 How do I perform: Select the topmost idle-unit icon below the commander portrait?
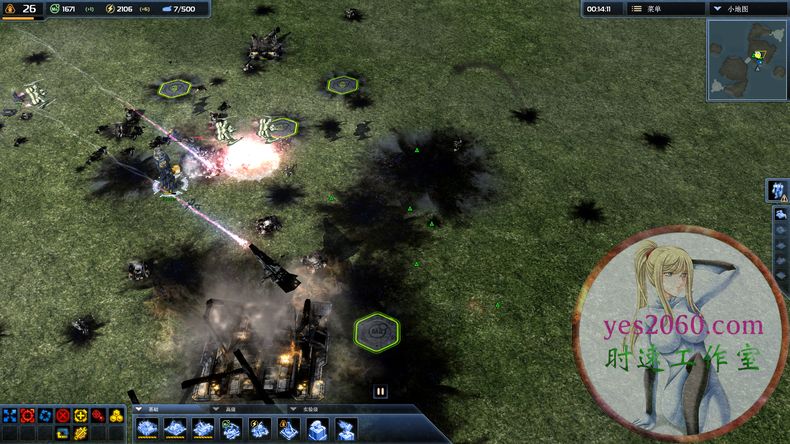(781, 215)
